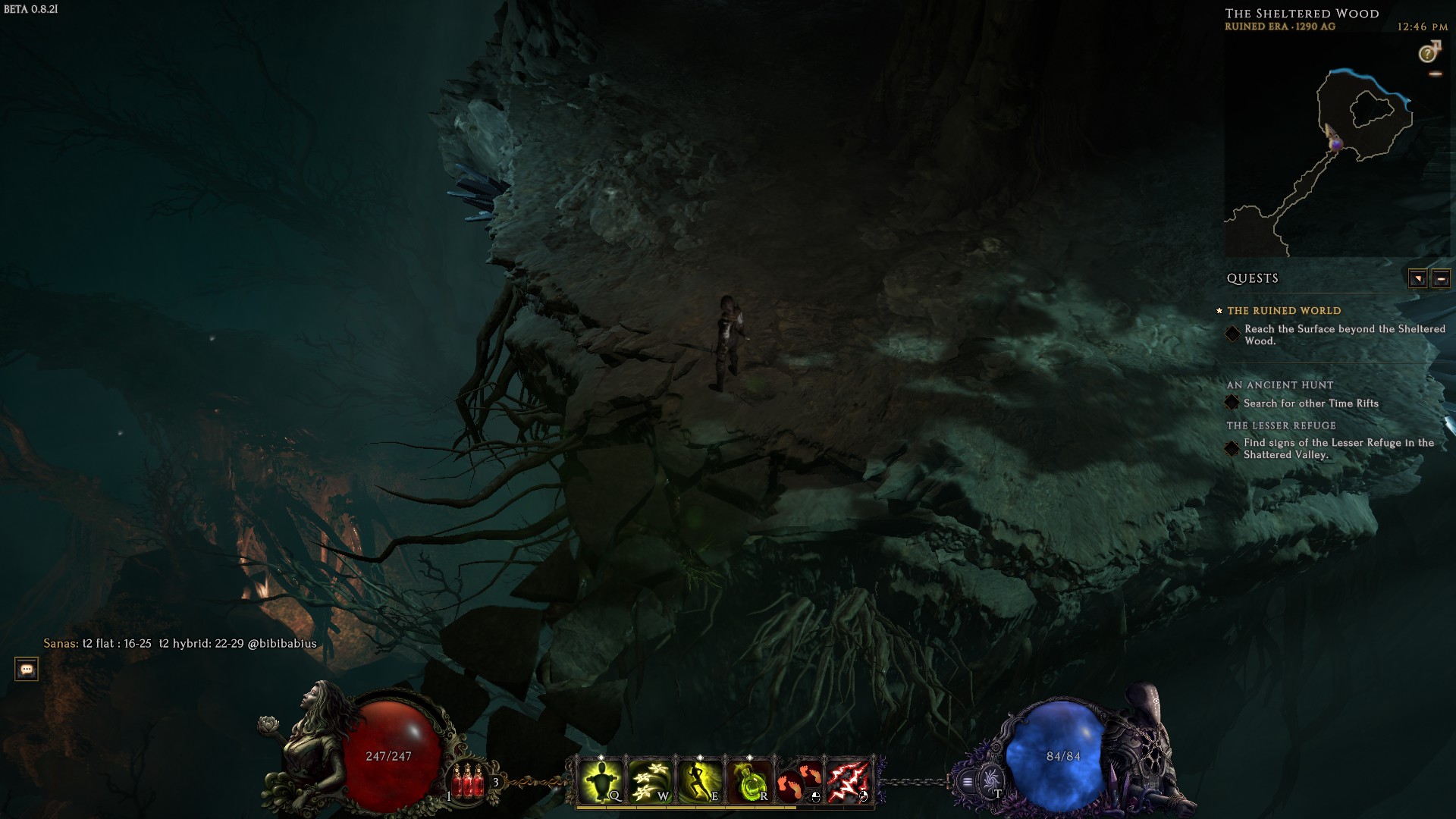Drink a red health potion
Viewport: 1456px width, 819px height.
tap(469, 780)
